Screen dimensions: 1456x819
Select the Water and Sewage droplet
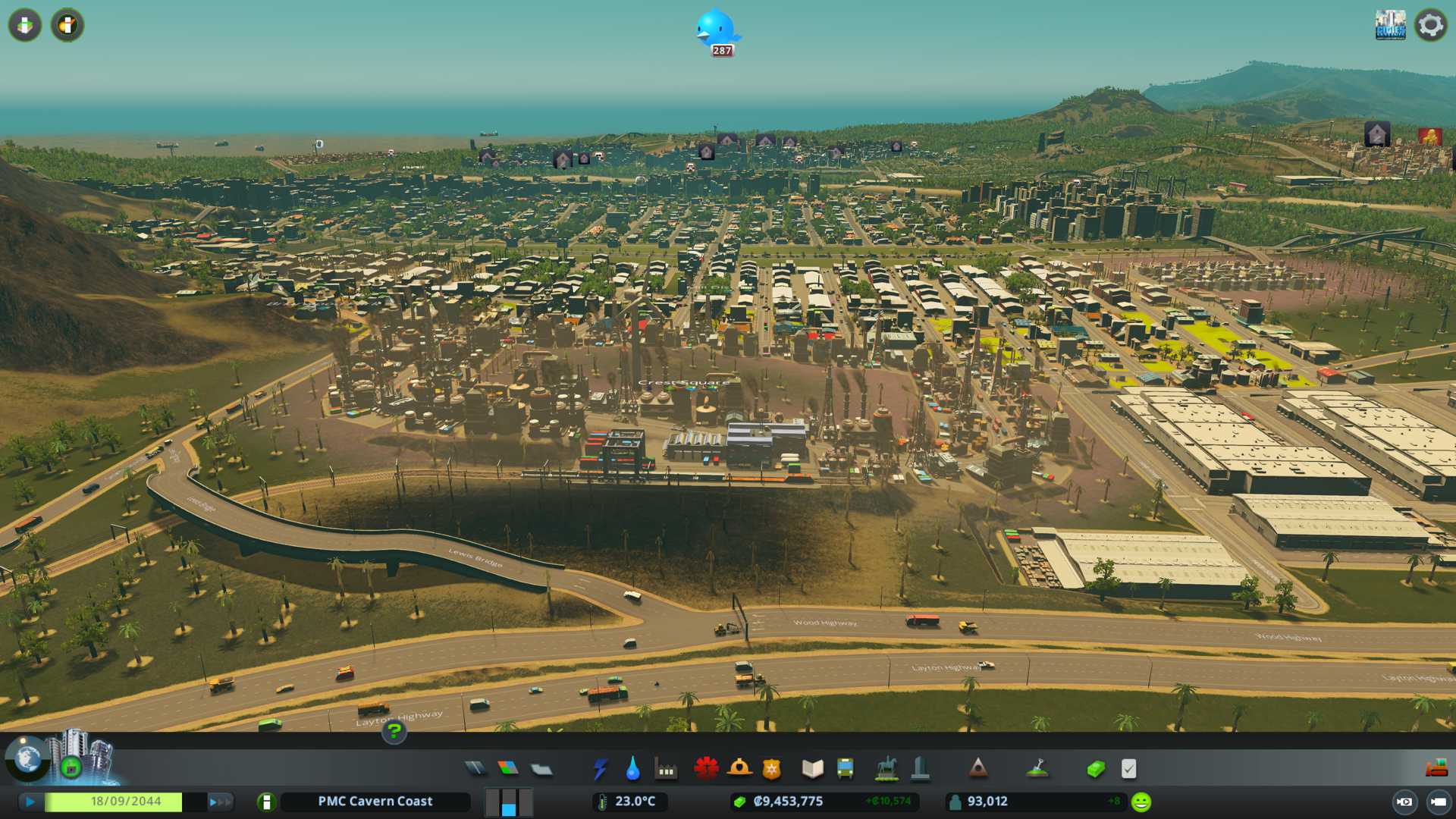pyautogui.click(x=632, y=769)
